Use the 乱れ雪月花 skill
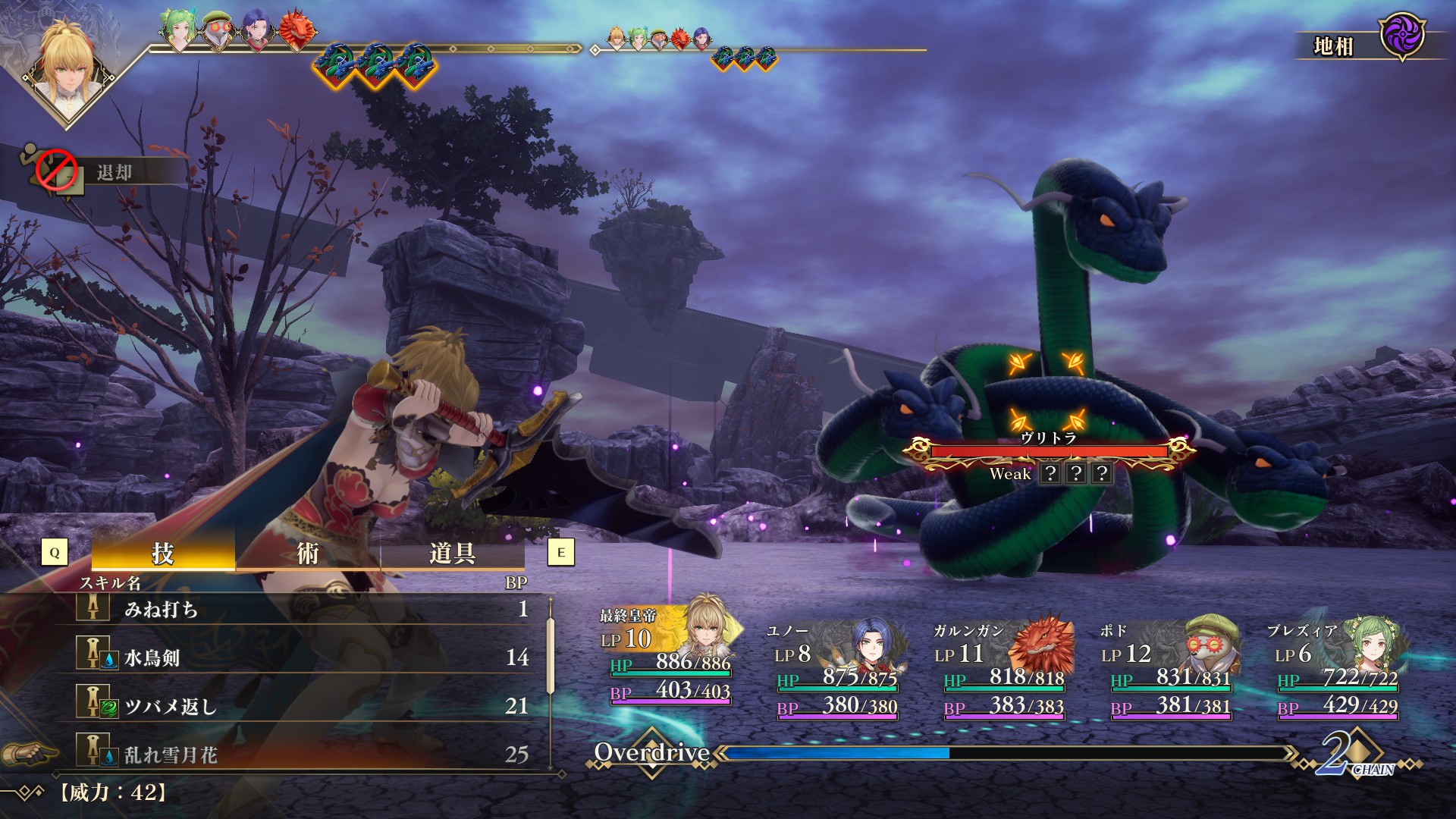This screenshot has width=1456, height=819. point(303,755)
